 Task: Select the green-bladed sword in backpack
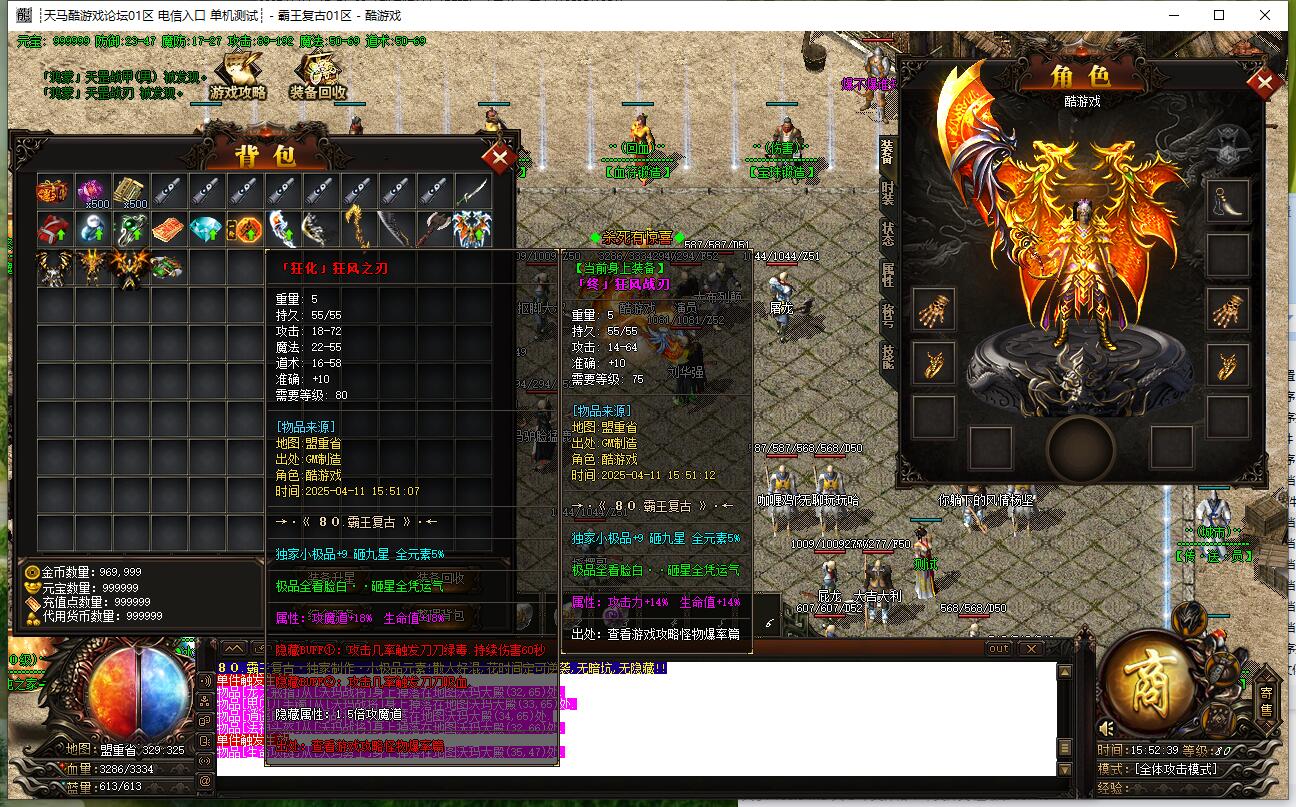(473, 190)
